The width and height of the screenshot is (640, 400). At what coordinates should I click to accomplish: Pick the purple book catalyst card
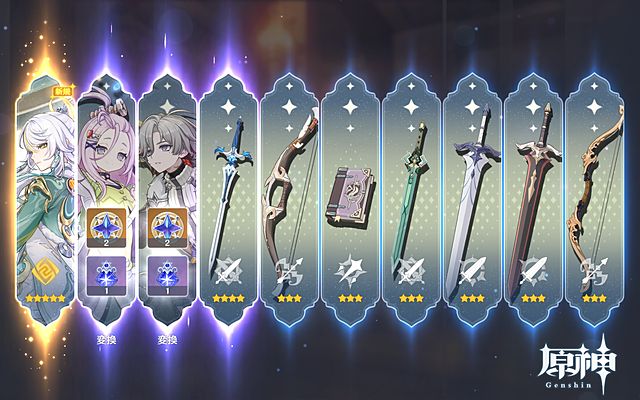coord(351,190)
